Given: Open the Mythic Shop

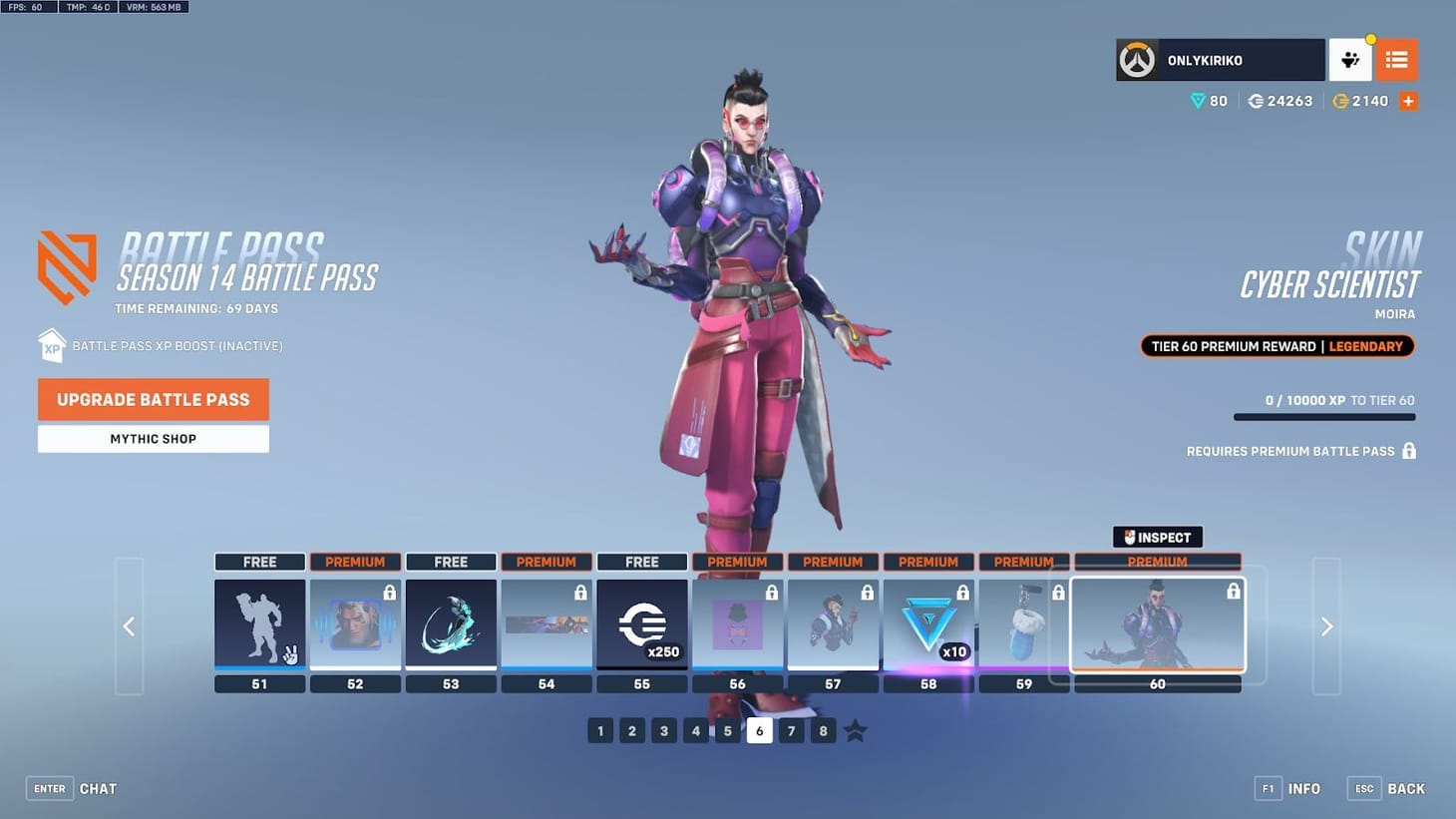Looking at the screenshot, I should [153, 439].
